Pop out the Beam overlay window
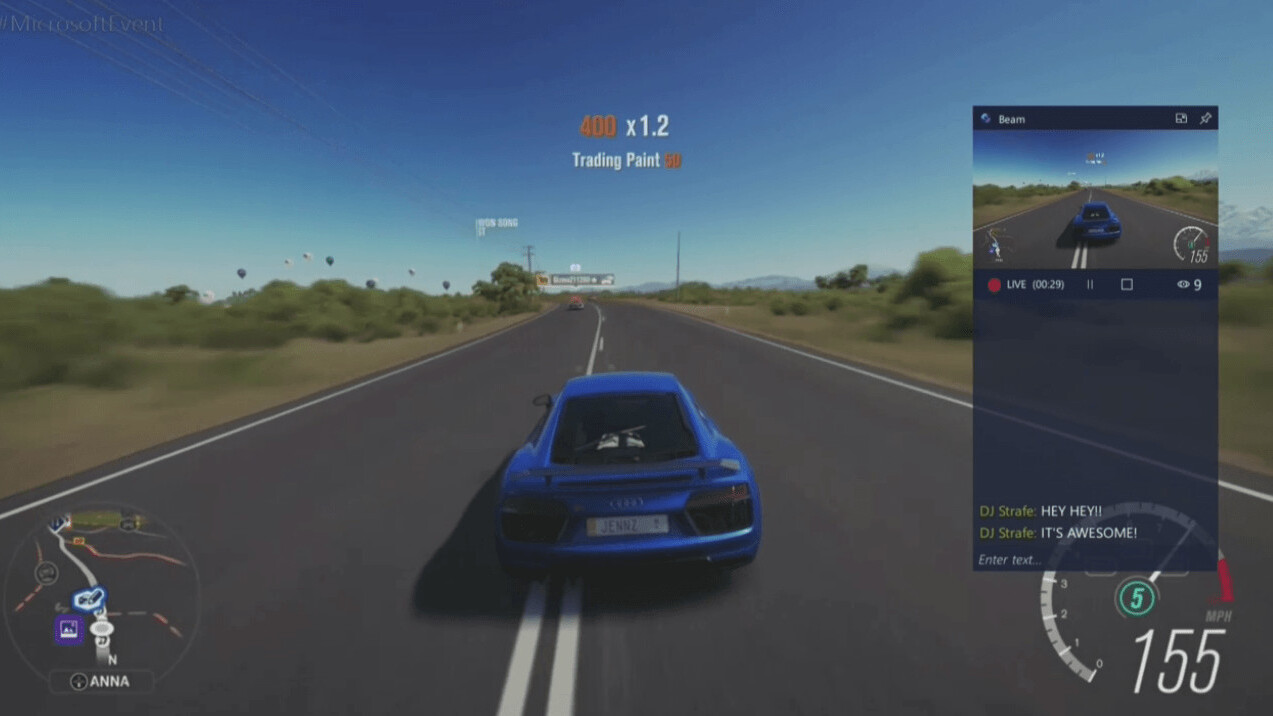 [x=1181, y=119]
